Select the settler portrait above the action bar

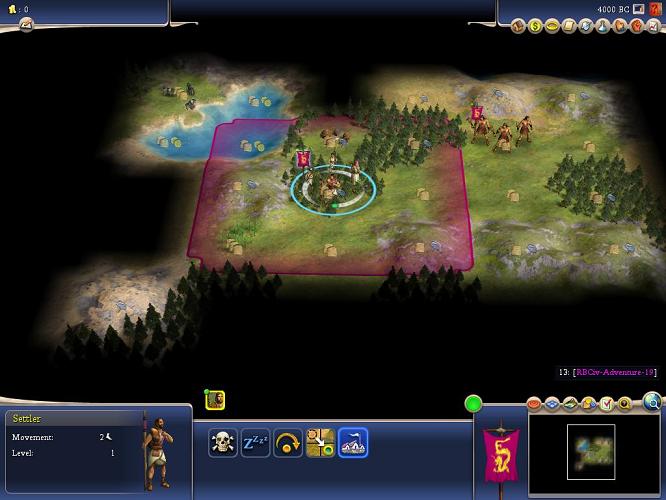(215, 400)
